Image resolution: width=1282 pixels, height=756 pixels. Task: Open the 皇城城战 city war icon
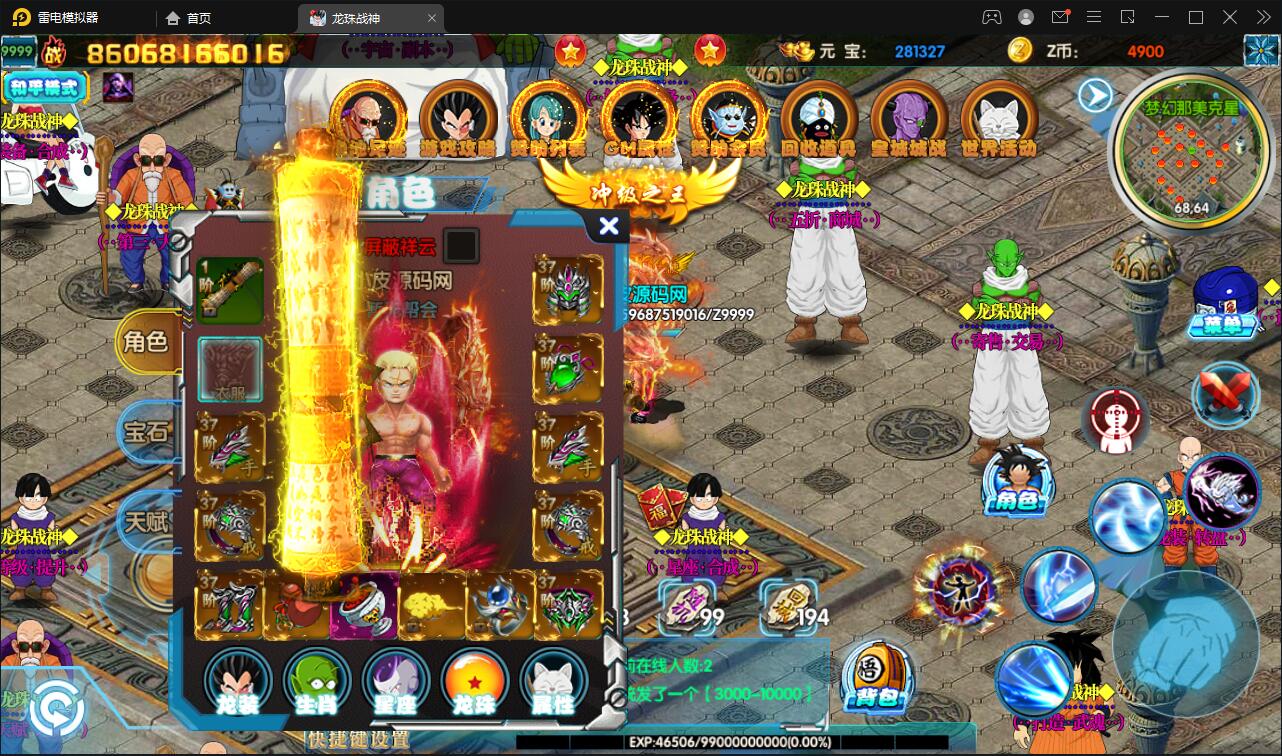pyautogui.click(x=908, y=118)
